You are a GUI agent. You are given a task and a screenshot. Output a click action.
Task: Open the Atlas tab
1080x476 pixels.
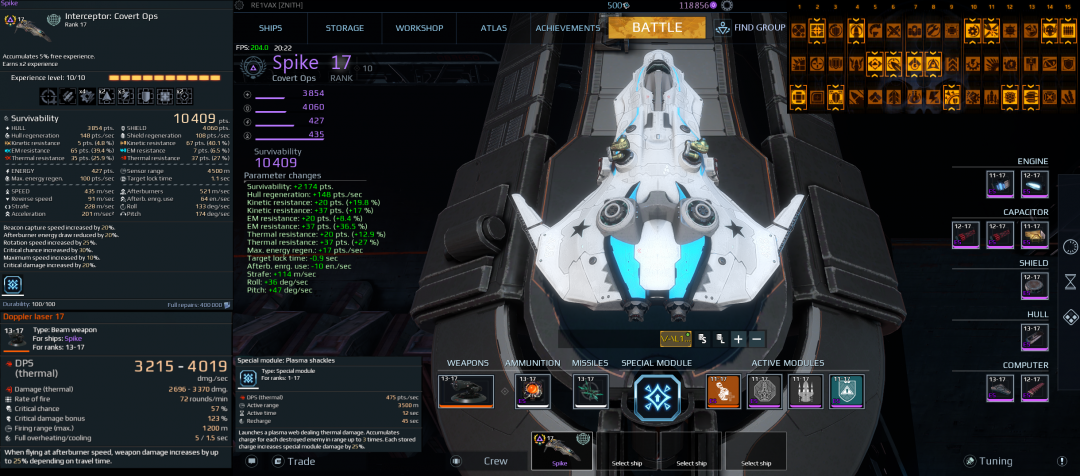pyautogui.click(x=494, y=28)
